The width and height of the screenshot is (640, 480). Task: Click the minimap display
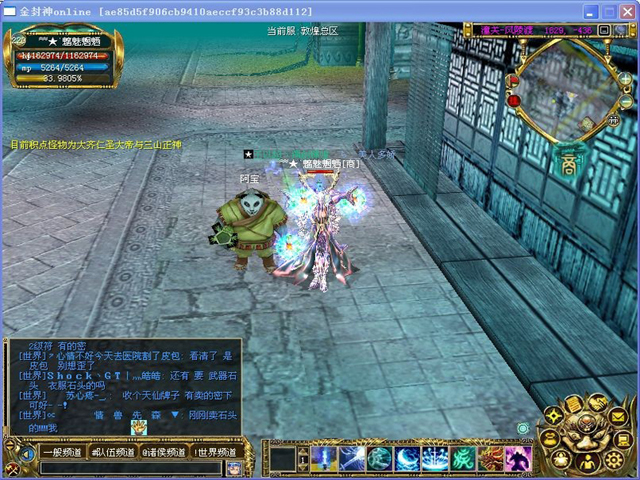point(566,91)
